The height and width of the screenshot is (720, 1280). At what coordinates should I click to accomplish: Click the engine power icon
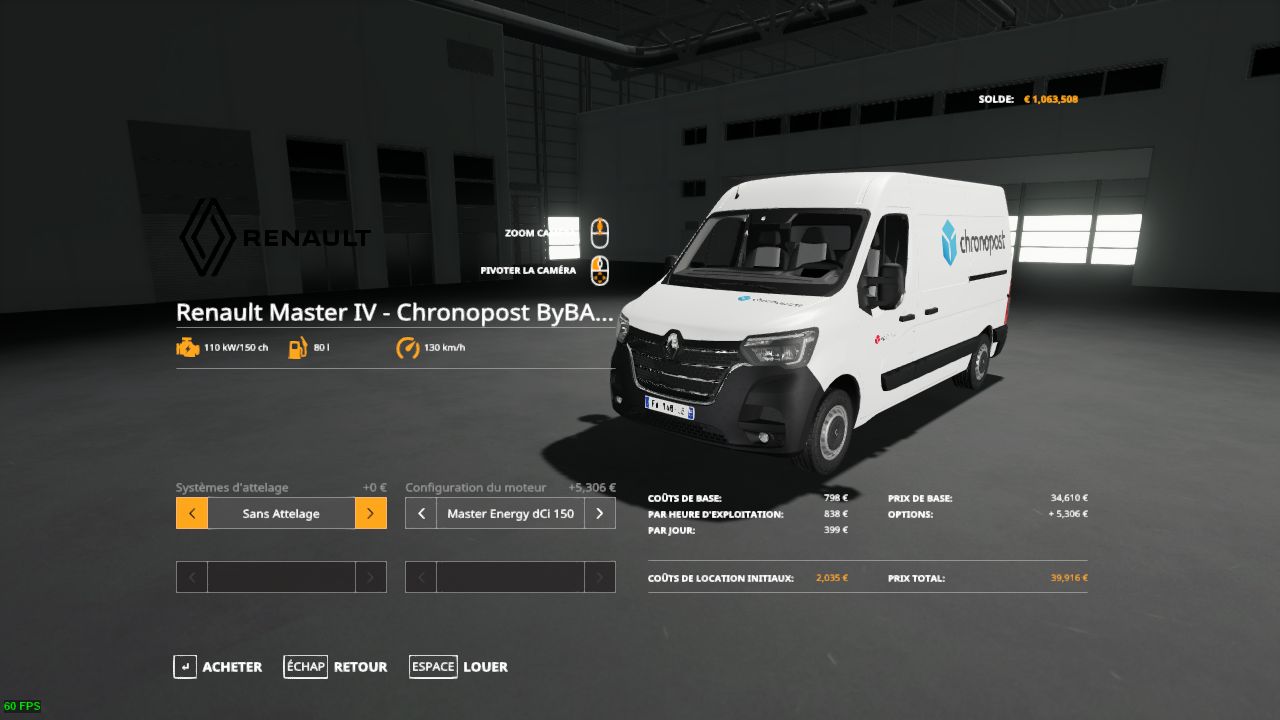[x=187, y=348]
